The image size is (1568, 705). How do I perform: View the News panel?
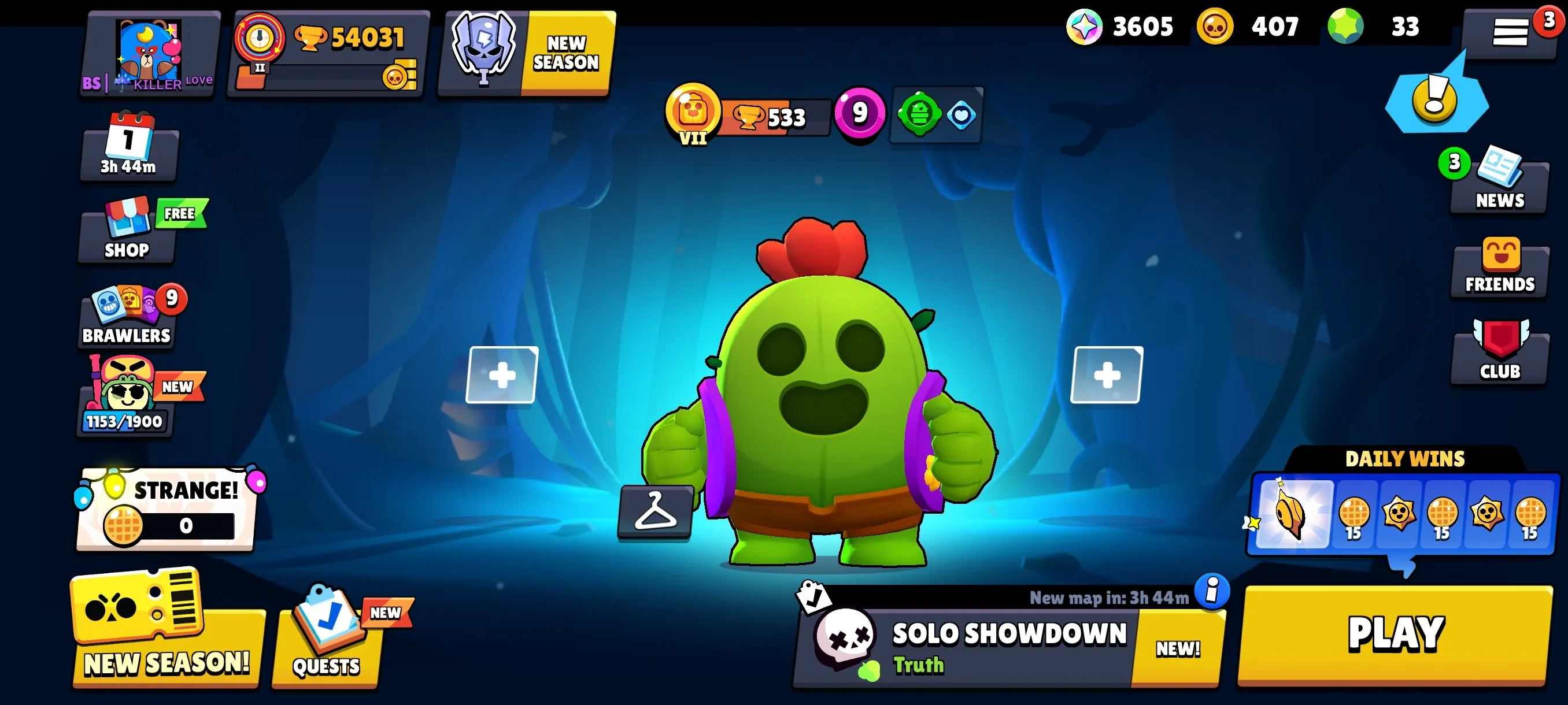click(1499, 181)
